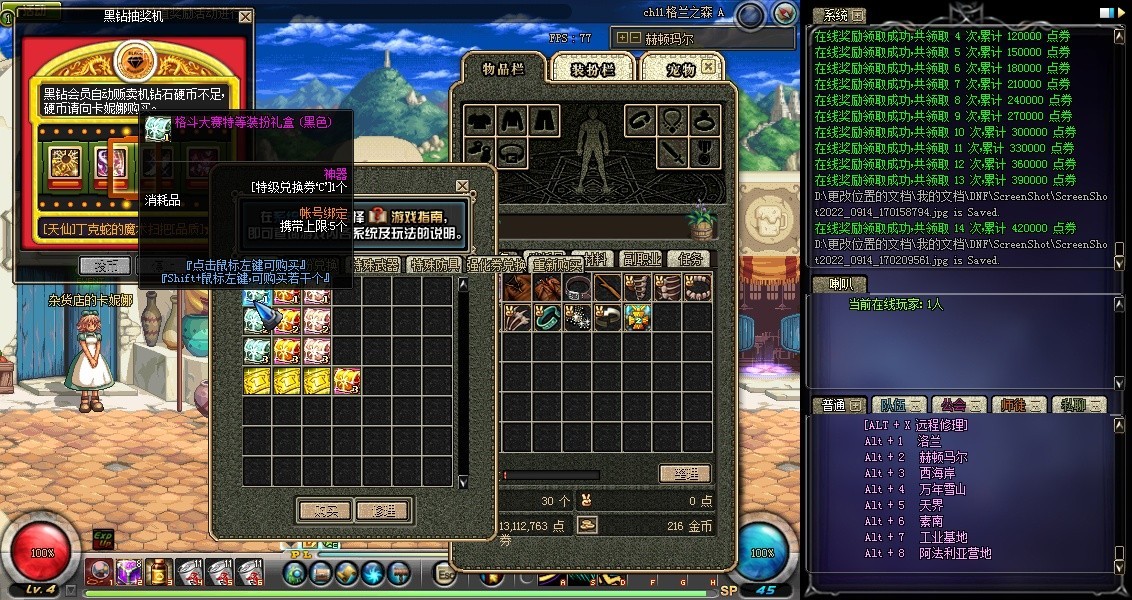Screen dimensions: 1132x600
Task: Close the shop window
Action: tap(462, 186)
